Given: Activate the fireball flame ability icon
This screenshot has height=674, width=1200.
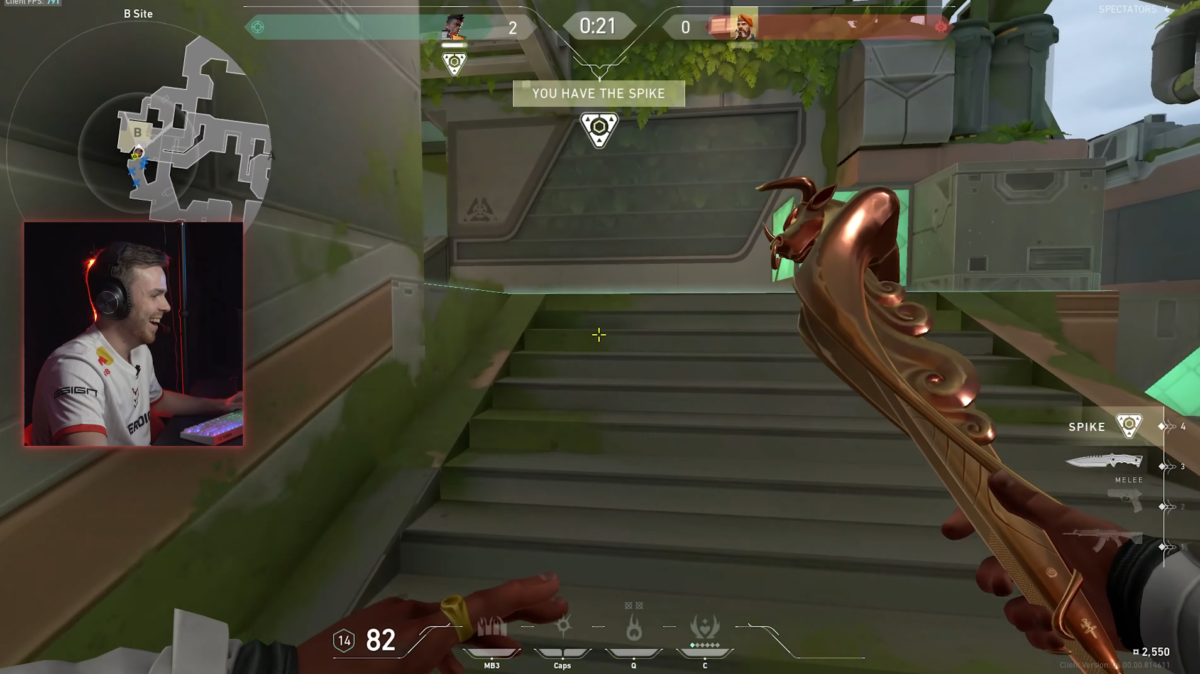Looking at the screenshot, I should [x=633, y=629].
